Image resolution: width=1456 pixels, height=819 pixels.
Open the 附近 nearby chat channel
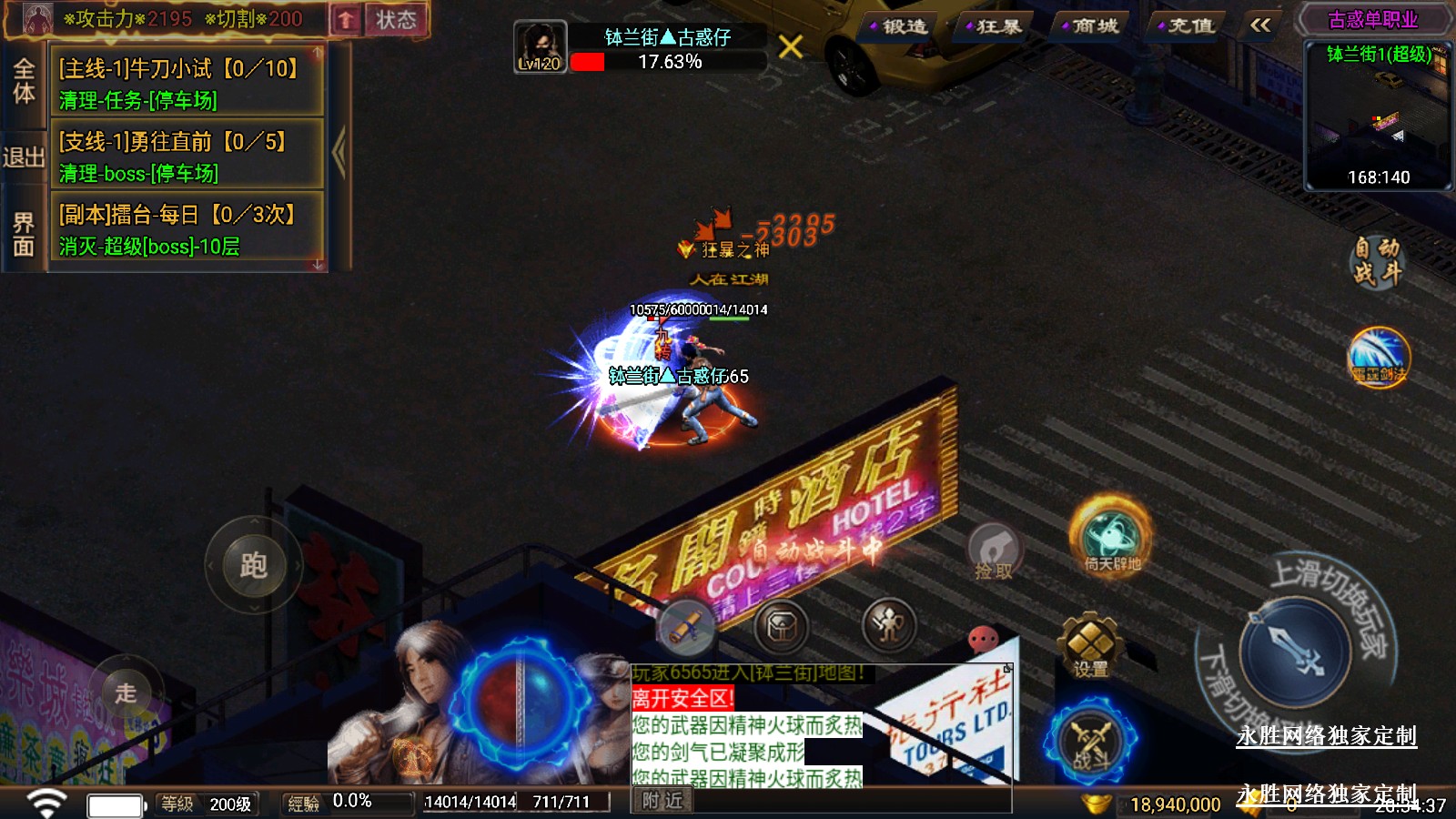tap(662, 801)
